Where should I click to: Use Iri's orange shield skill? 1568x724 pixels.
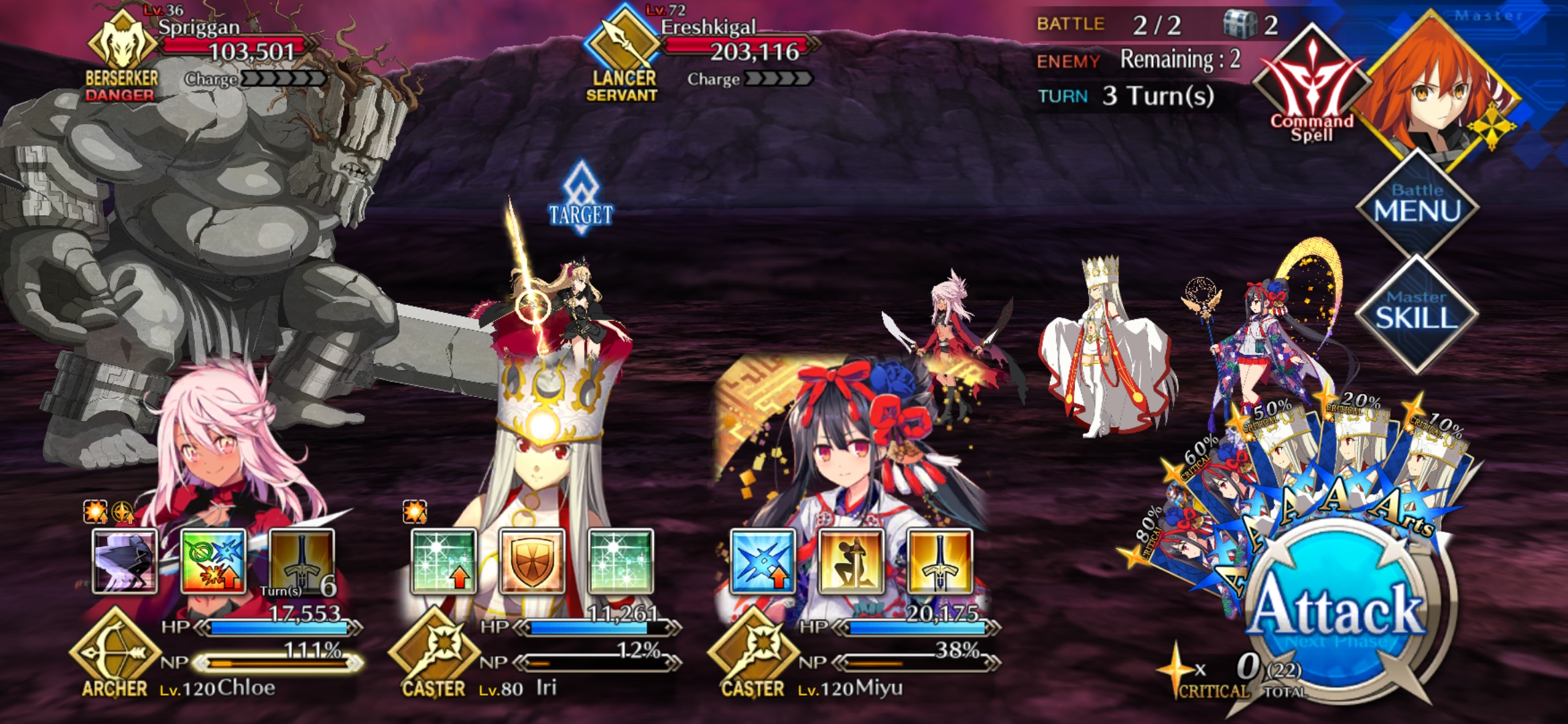coord(532,561)
